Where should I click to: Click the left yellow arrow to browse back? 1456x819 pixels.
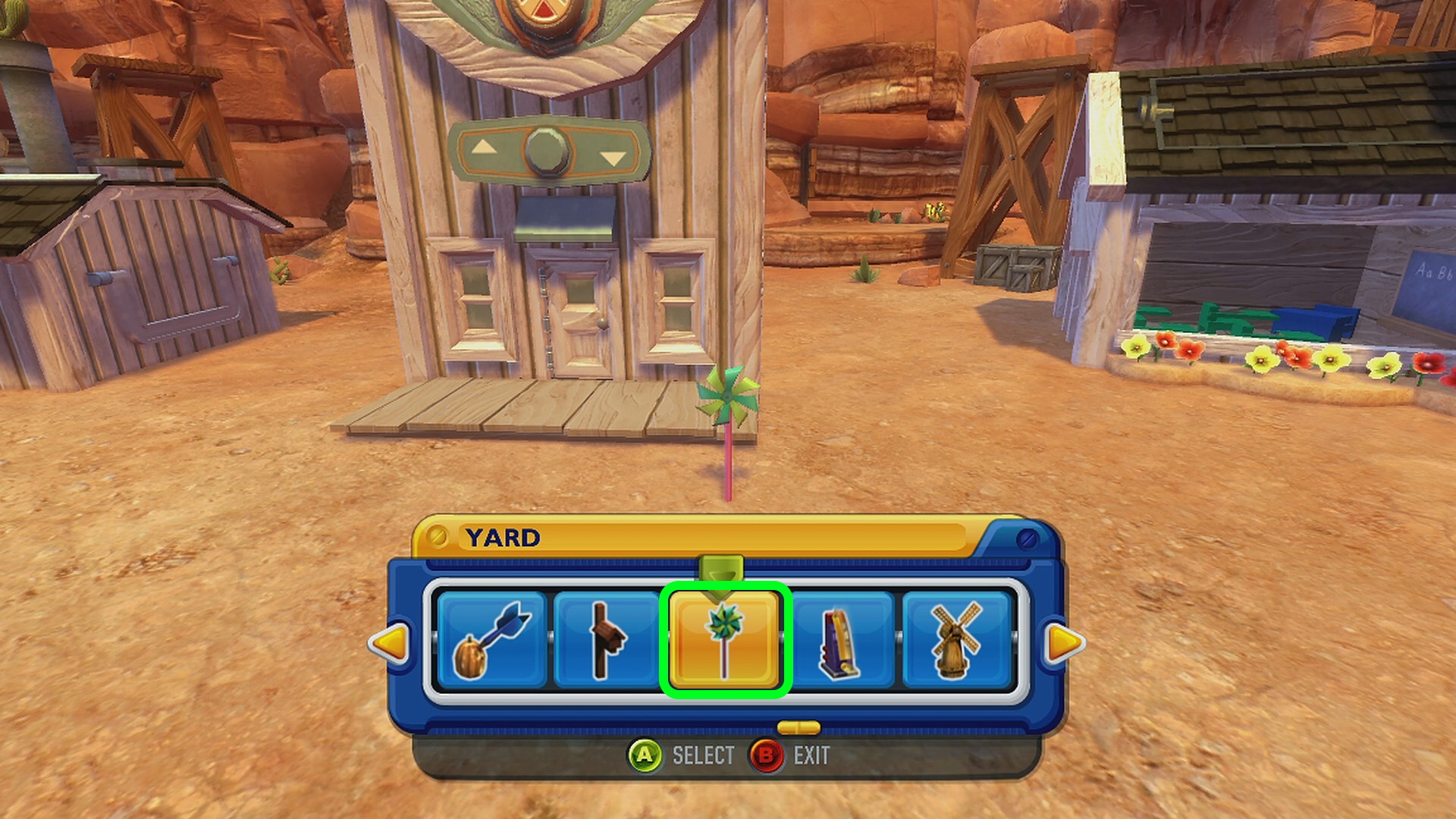pos(390,644)
